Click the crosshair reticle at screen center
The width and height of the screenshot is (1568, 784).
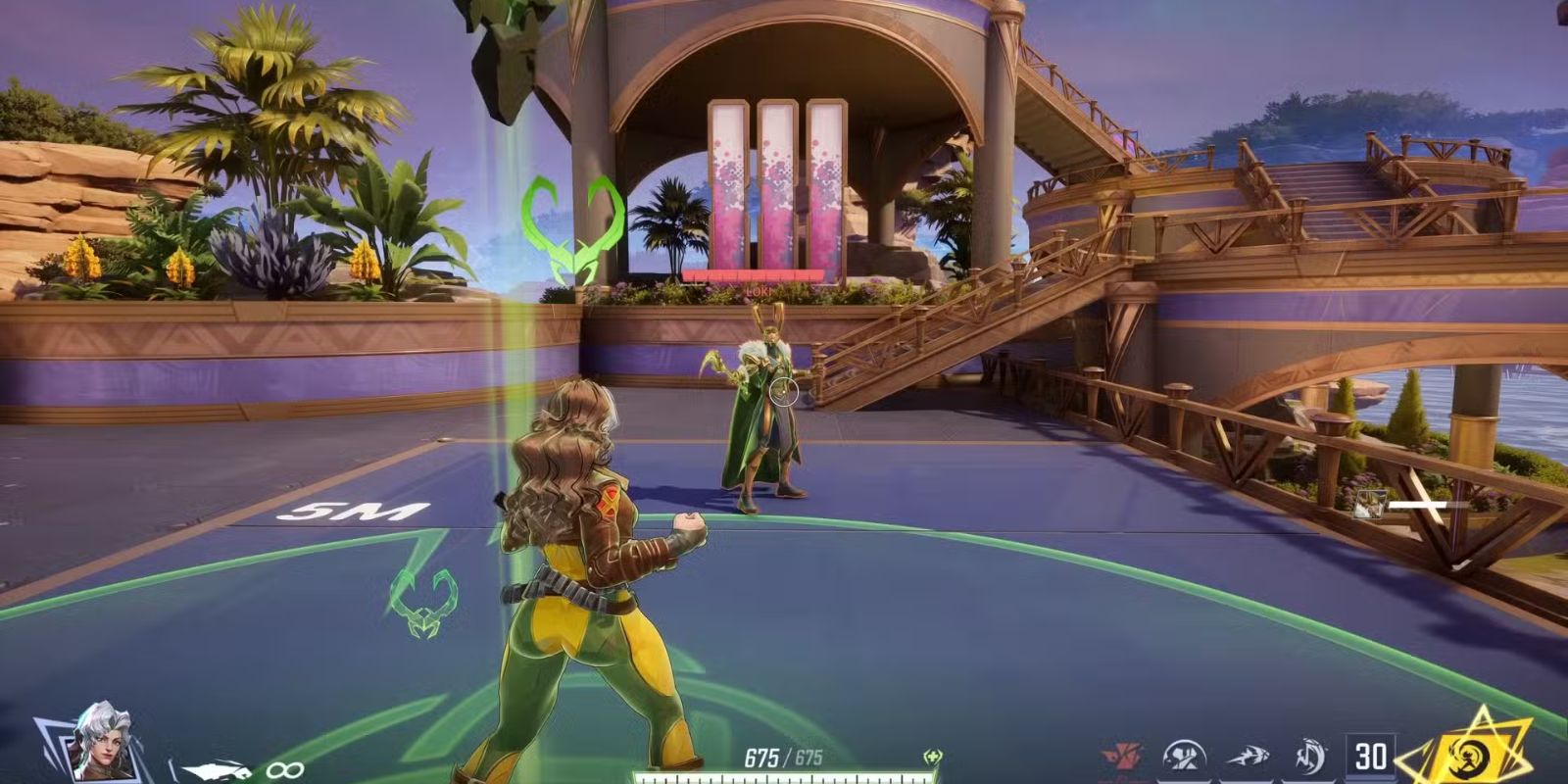786,392
